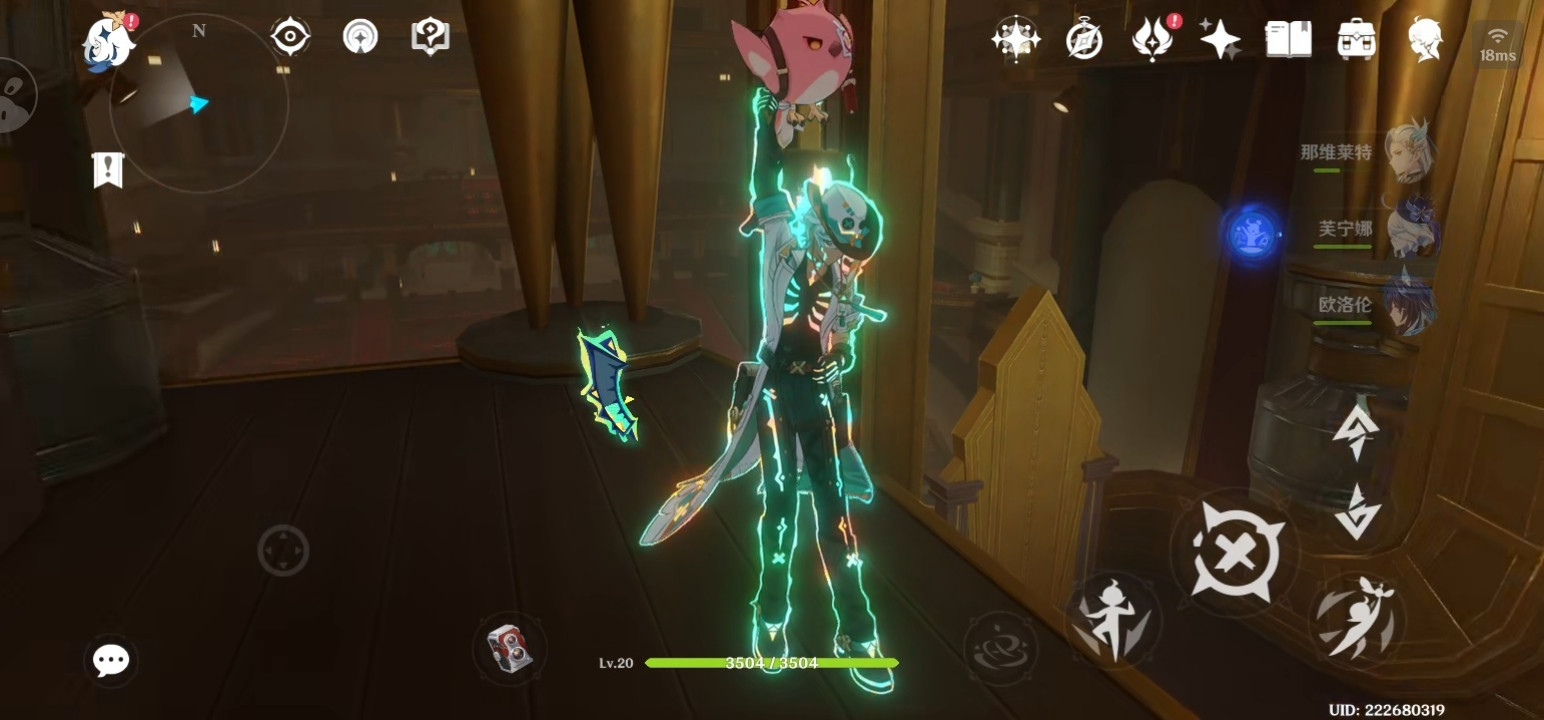The image size is (1544, 720).
Task: Open the Paimon menu
Action: click(x=107, y=42)
